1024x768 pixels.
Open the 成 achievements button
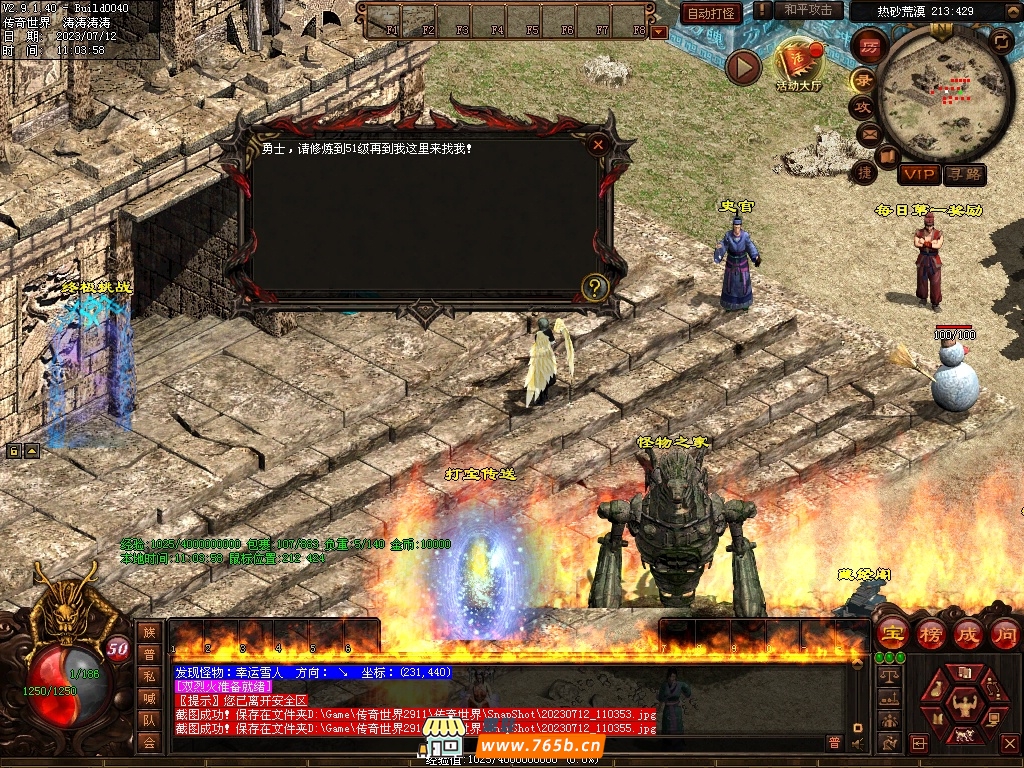(x=968, y=633)
